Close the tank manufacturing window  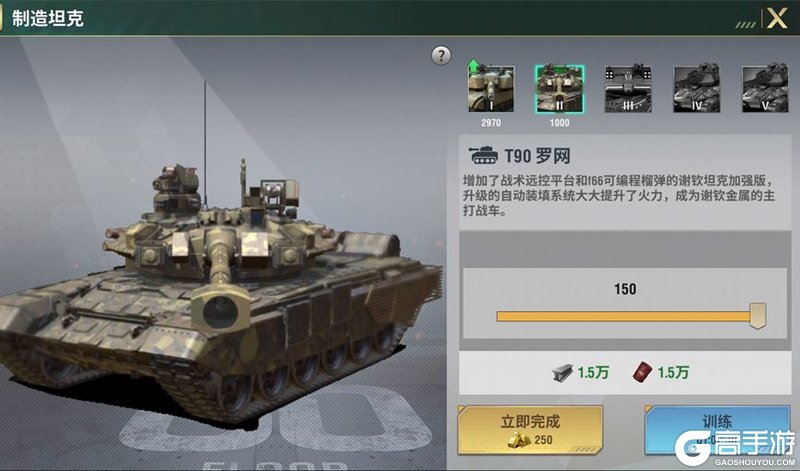tap(777, 18)
